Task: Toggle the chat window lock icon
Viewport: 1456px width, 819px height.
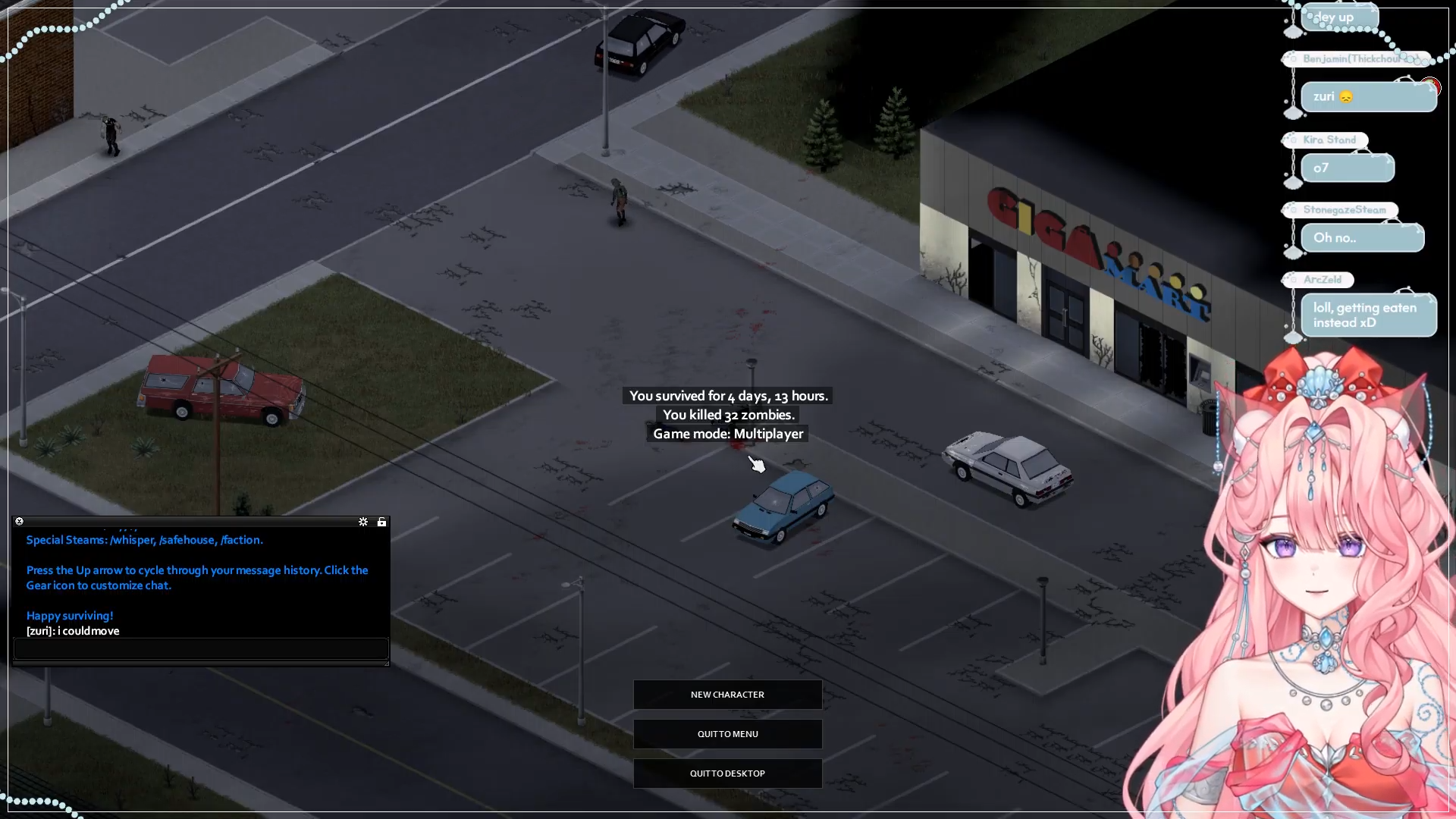Action: pos(381,522)
